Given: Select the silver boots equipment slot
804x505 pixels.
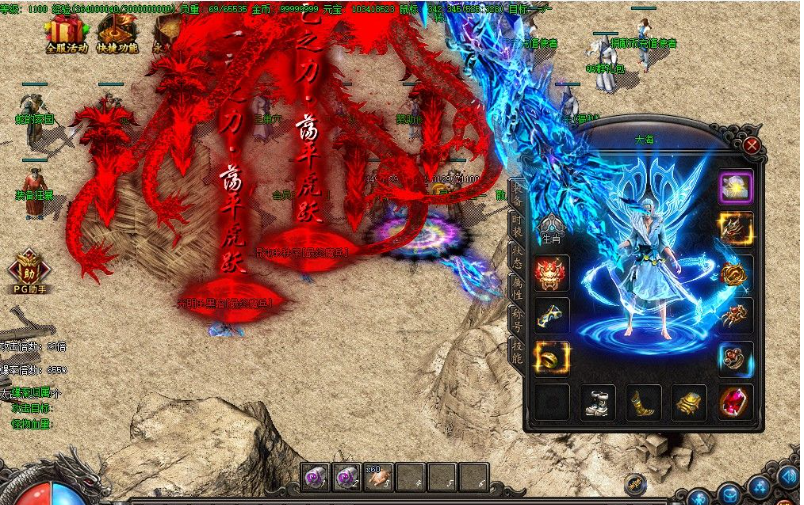Looking at the screenshot, I should (x=598, y=402).
